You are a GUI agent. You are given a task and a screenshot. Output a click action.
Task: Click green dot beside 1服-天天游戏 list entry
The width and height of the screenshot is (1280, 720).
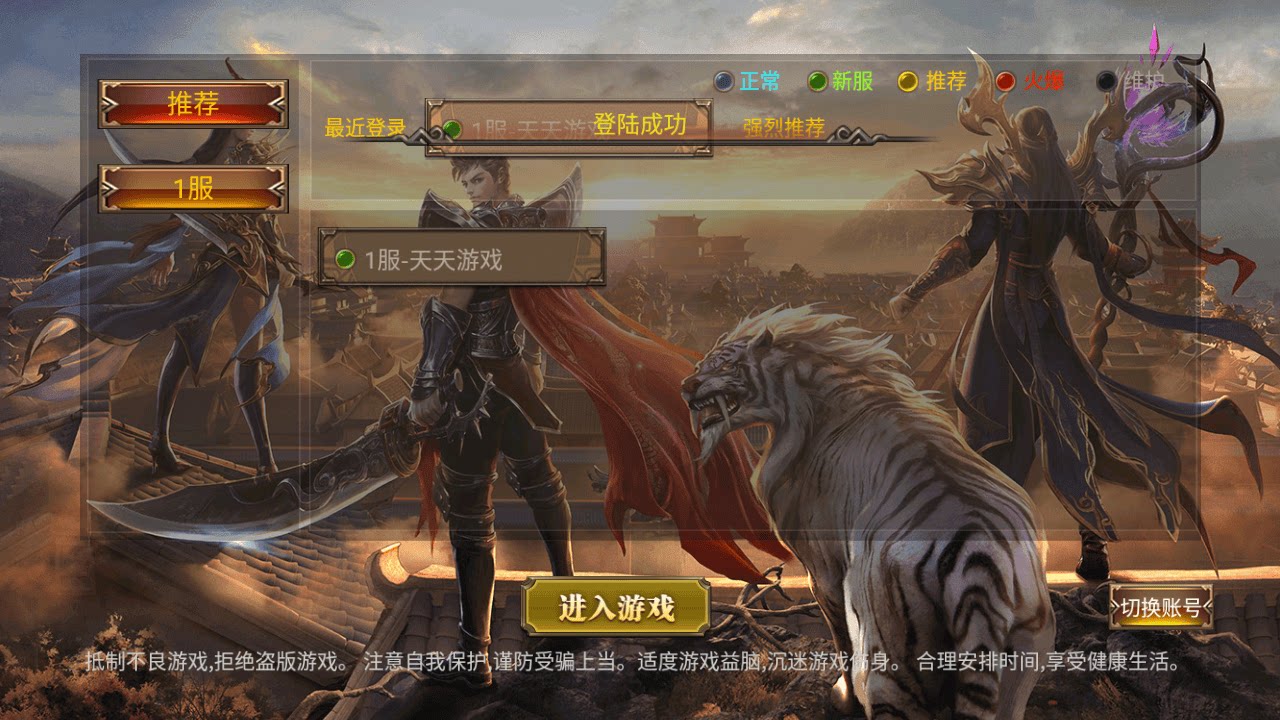(347, 261)
